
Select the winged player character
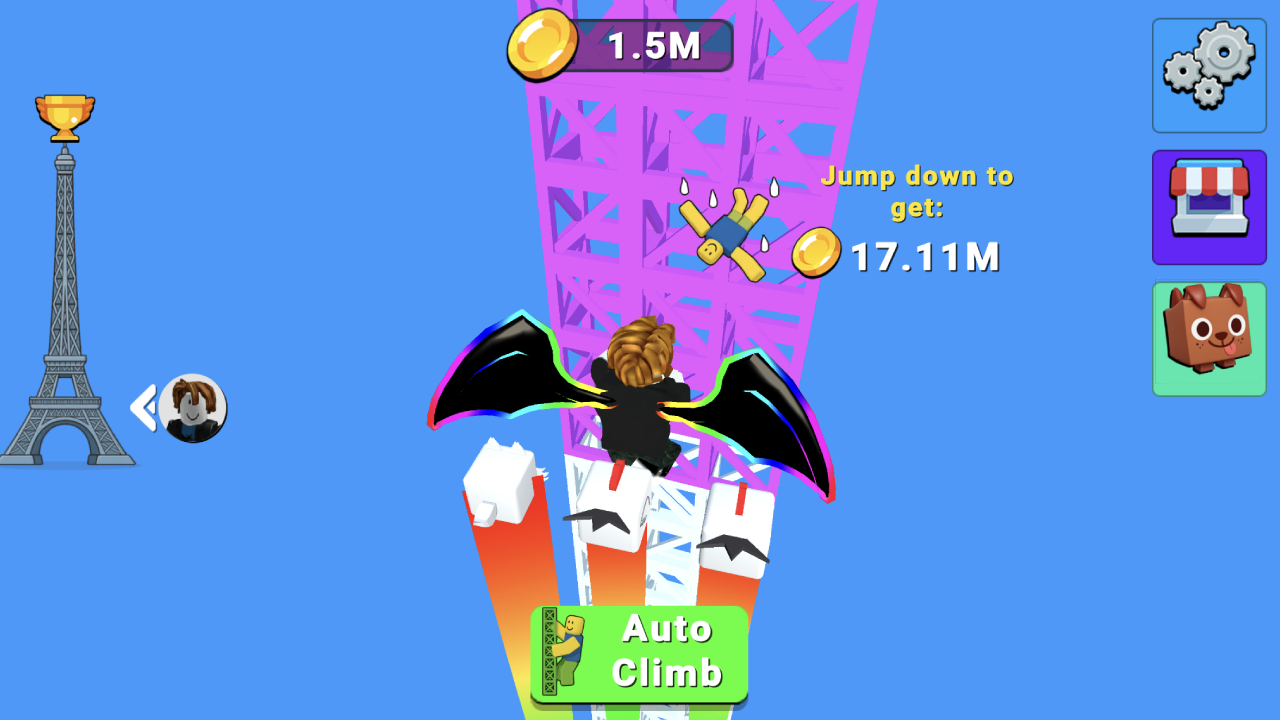(636, 400)
